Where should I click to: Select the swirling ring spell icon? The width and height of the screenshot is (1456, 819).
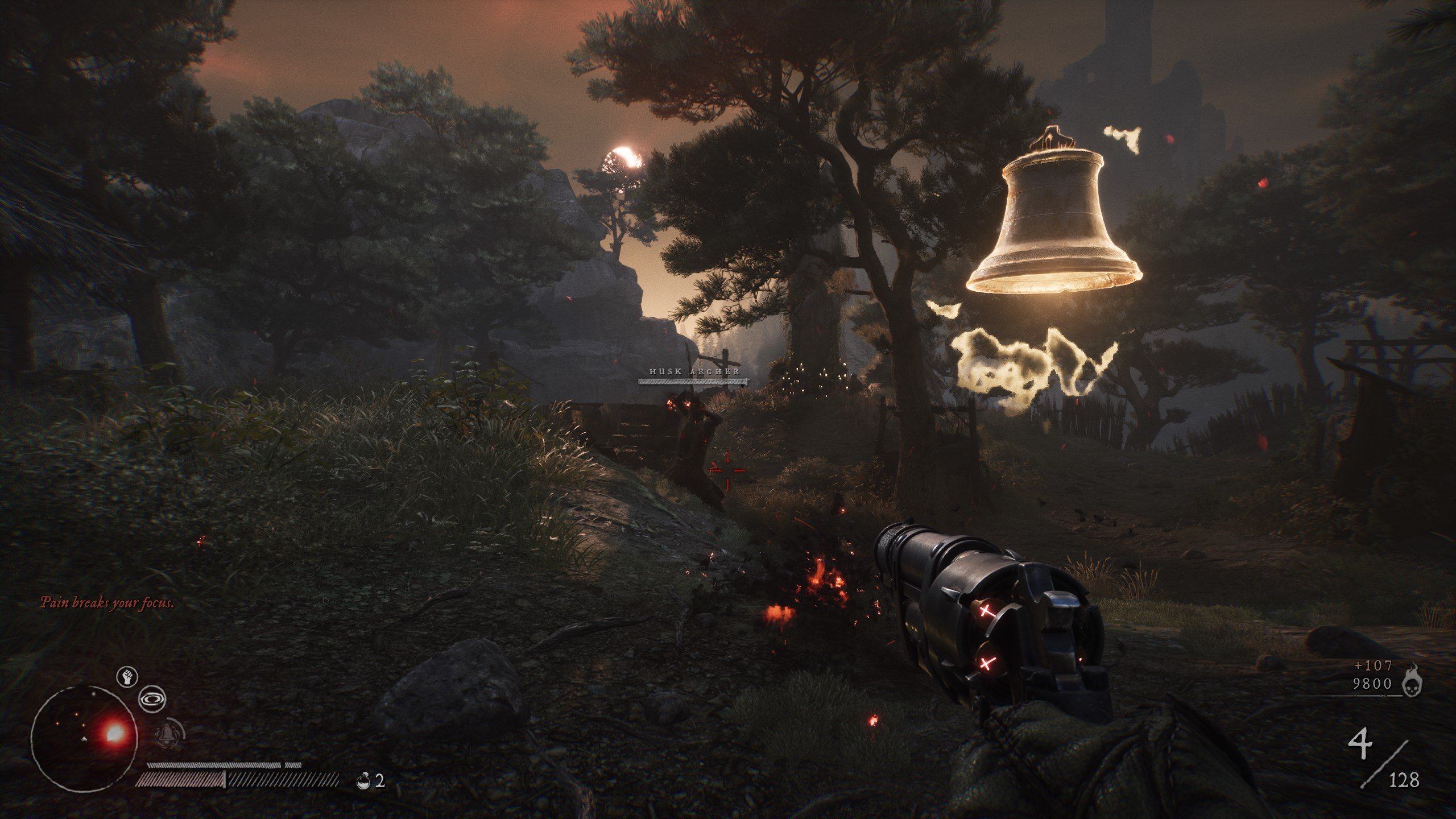click(x=152, y=700)
